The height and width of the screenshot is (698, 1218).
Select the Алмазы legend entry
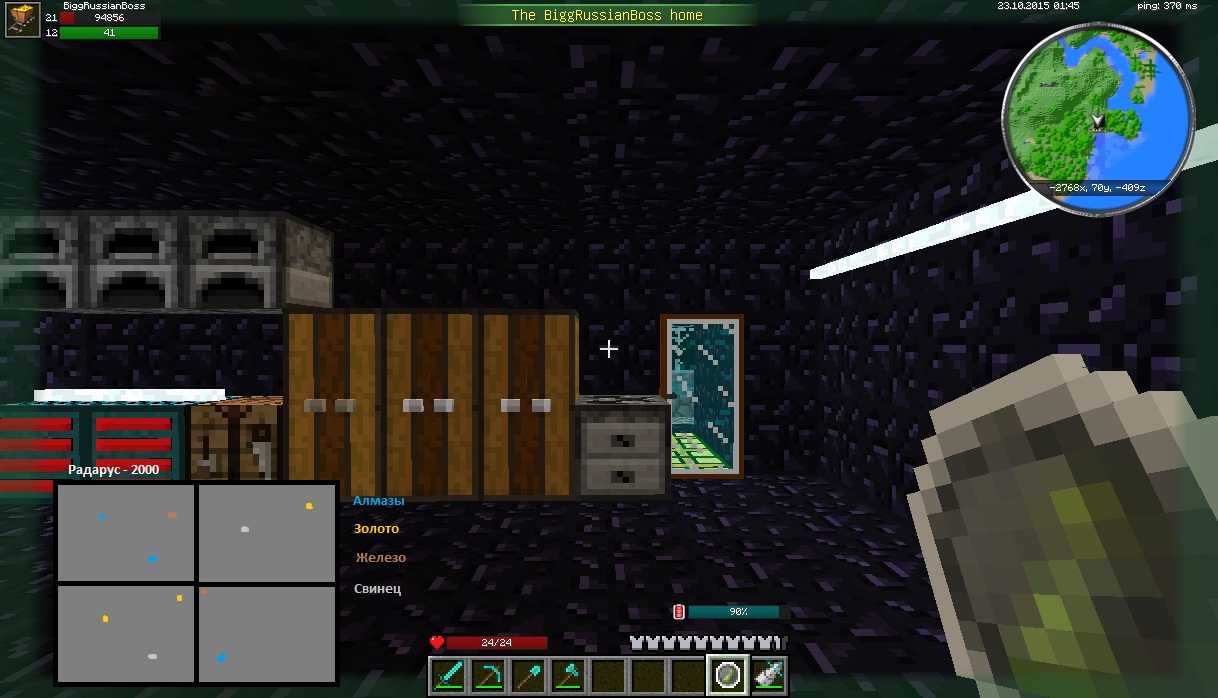click(379, 501)
